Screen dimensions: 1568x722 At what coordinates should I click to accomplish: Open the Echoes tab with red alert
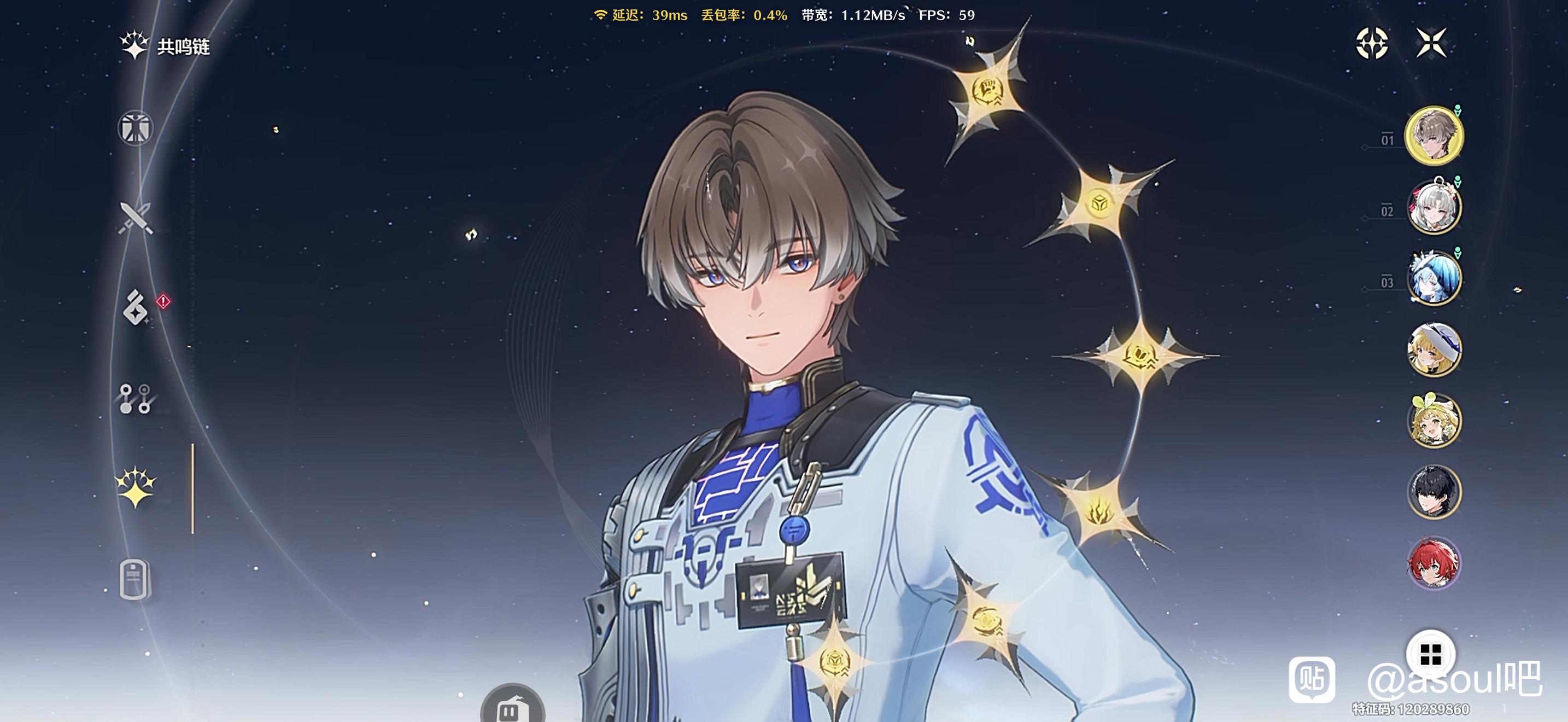(135, 307)
